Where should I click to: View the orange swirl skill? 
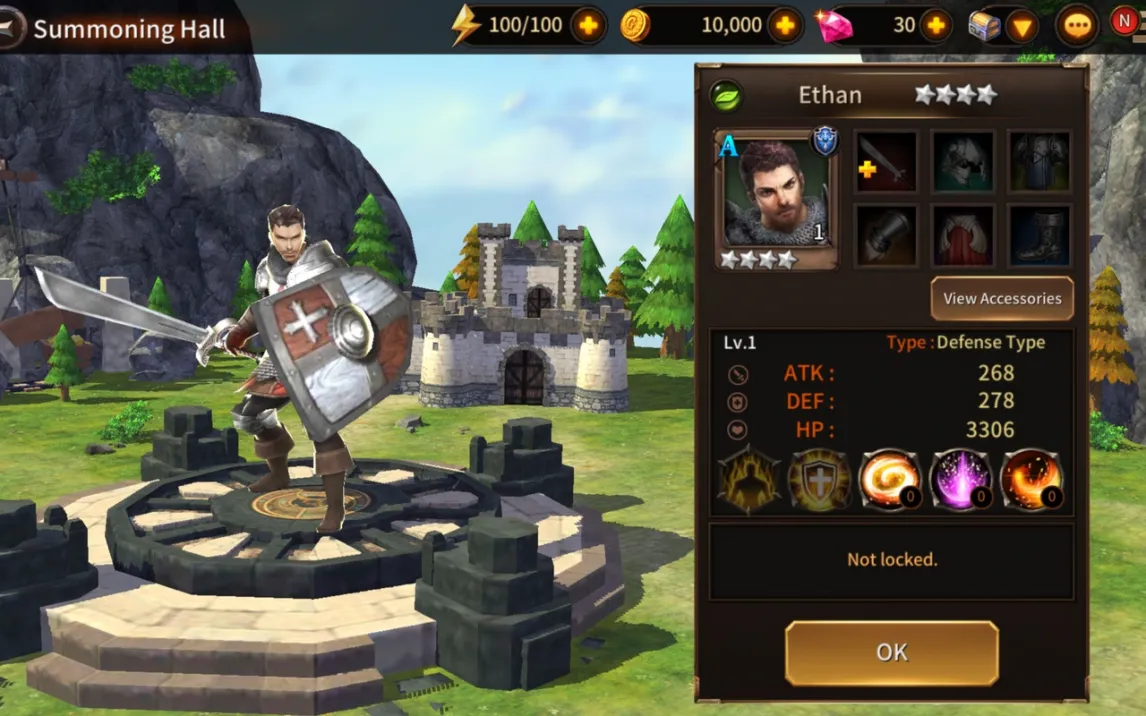tap(890, 480)
